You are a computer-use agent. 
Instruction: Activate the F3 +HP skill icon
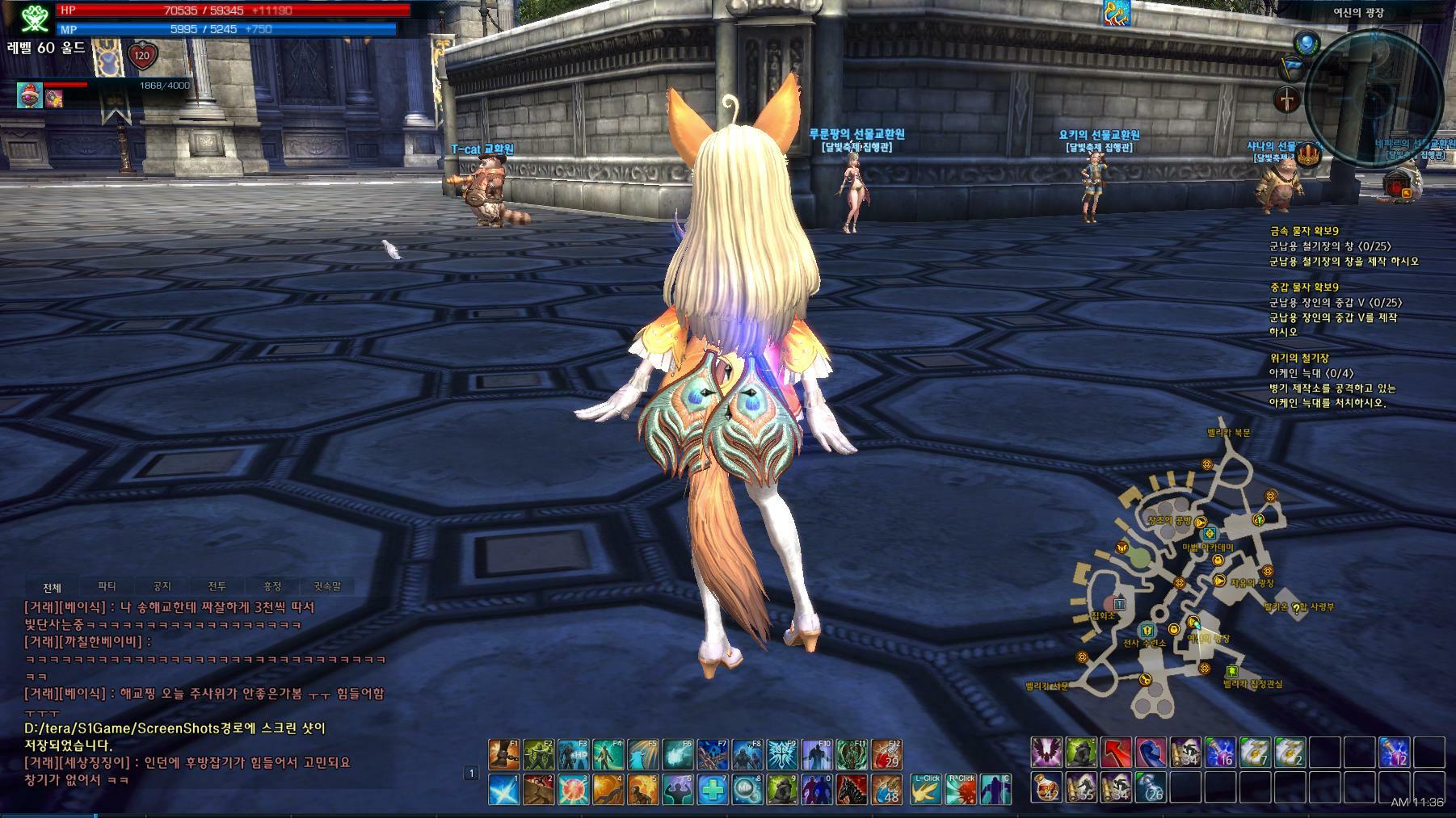[x=573, y=755]
